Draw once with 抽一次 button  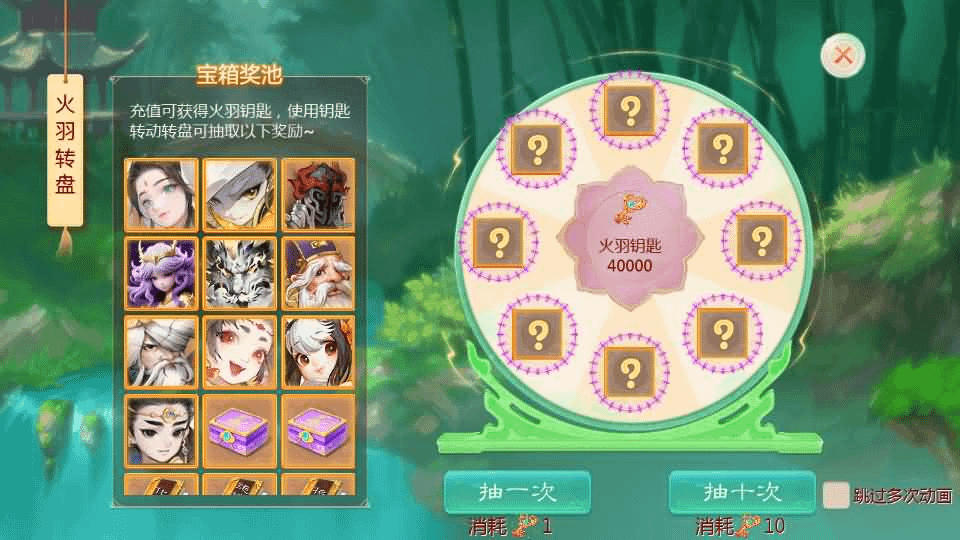pyautogui.click(x=517, y=492)
